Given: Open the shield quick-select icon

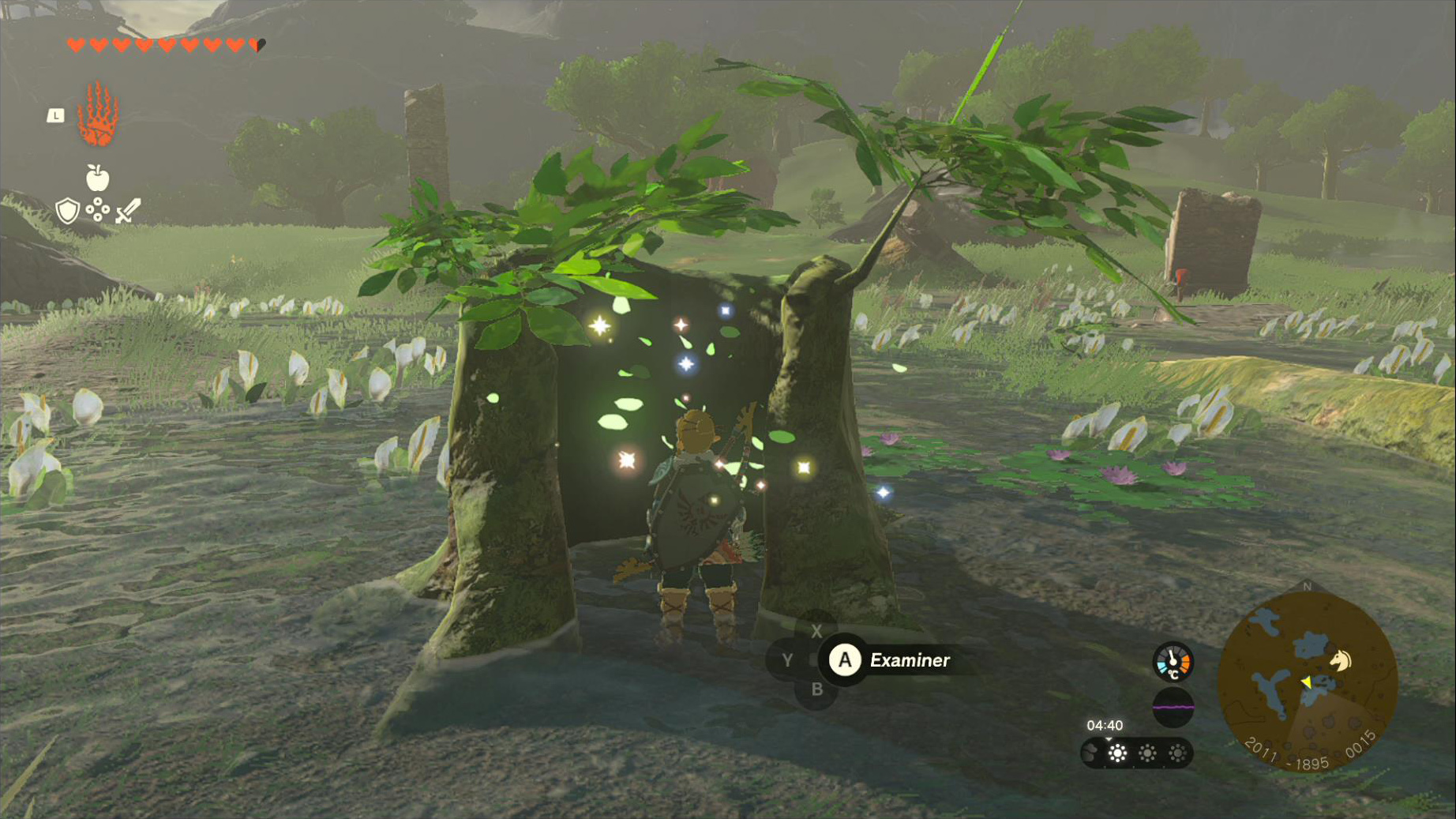Looking at the screenshot, I should [x=68, y=211].
